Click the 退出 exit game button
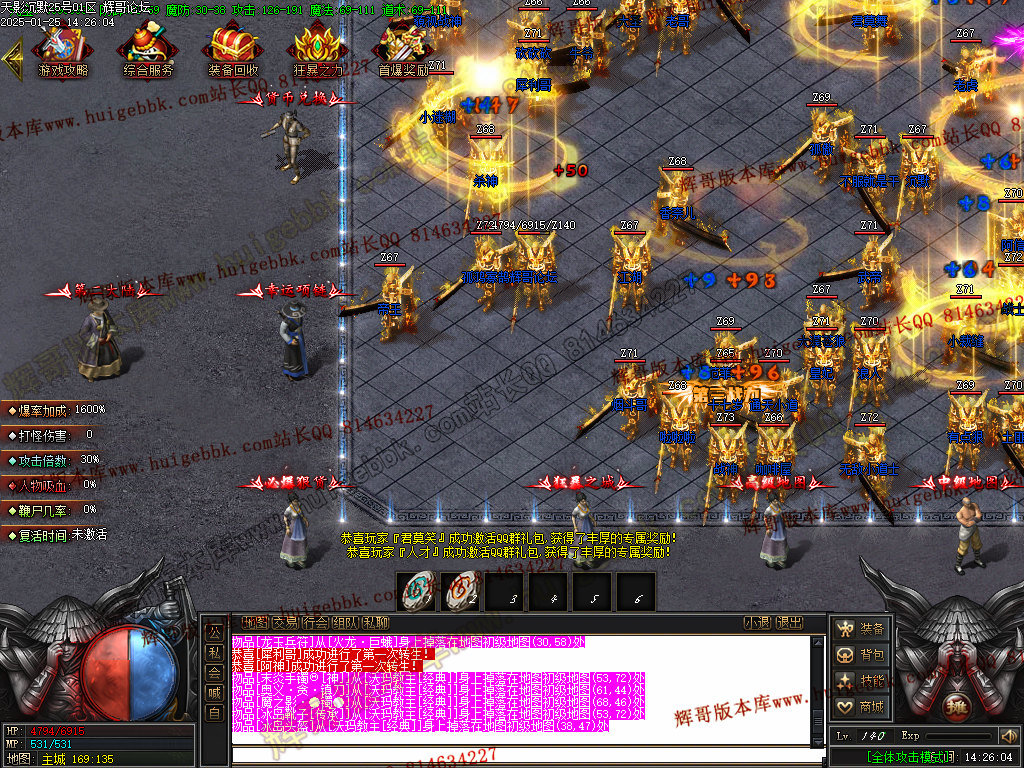 click(789, 622)
